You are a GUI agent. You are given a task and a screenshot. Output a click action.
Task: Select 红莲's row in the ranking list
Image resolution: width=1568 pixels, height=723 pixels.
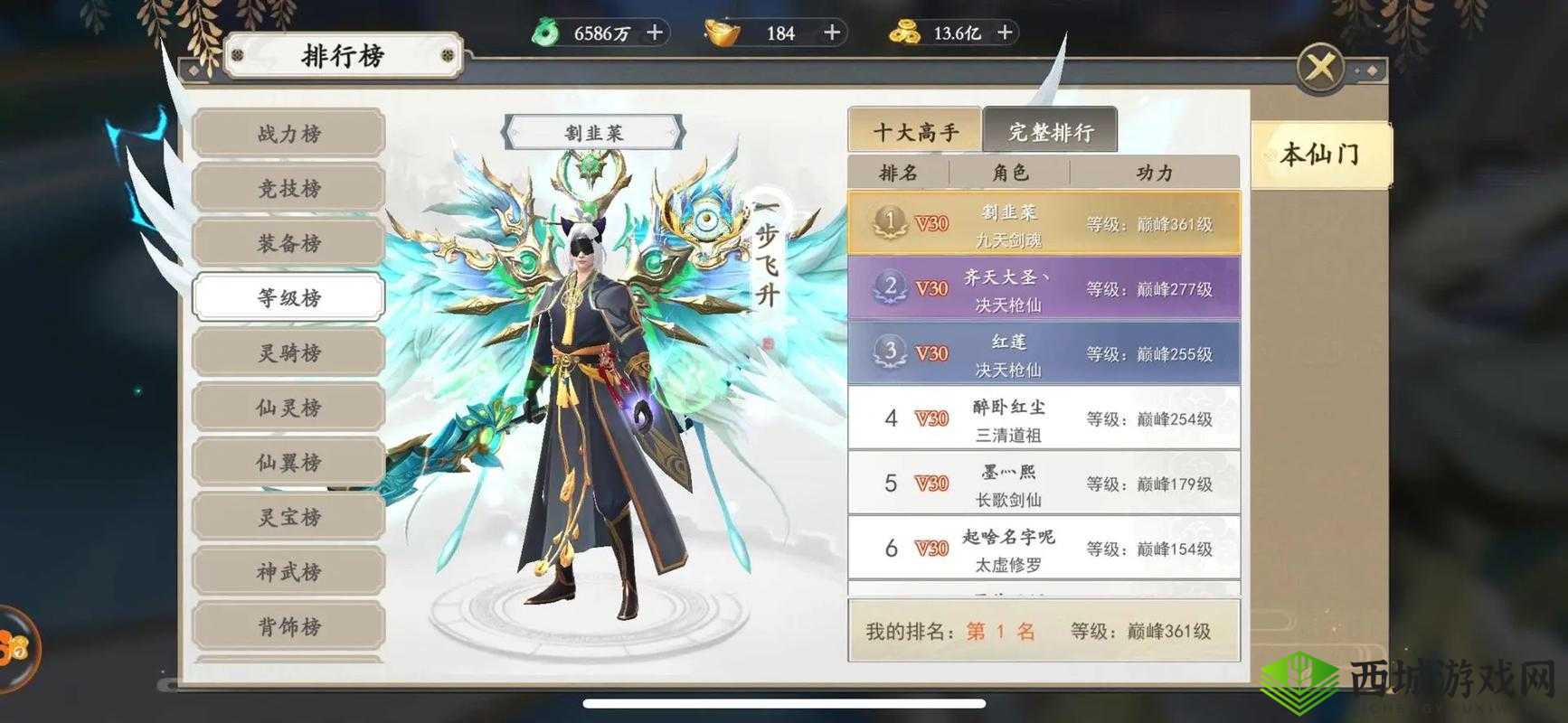(x=1044, y=352)
